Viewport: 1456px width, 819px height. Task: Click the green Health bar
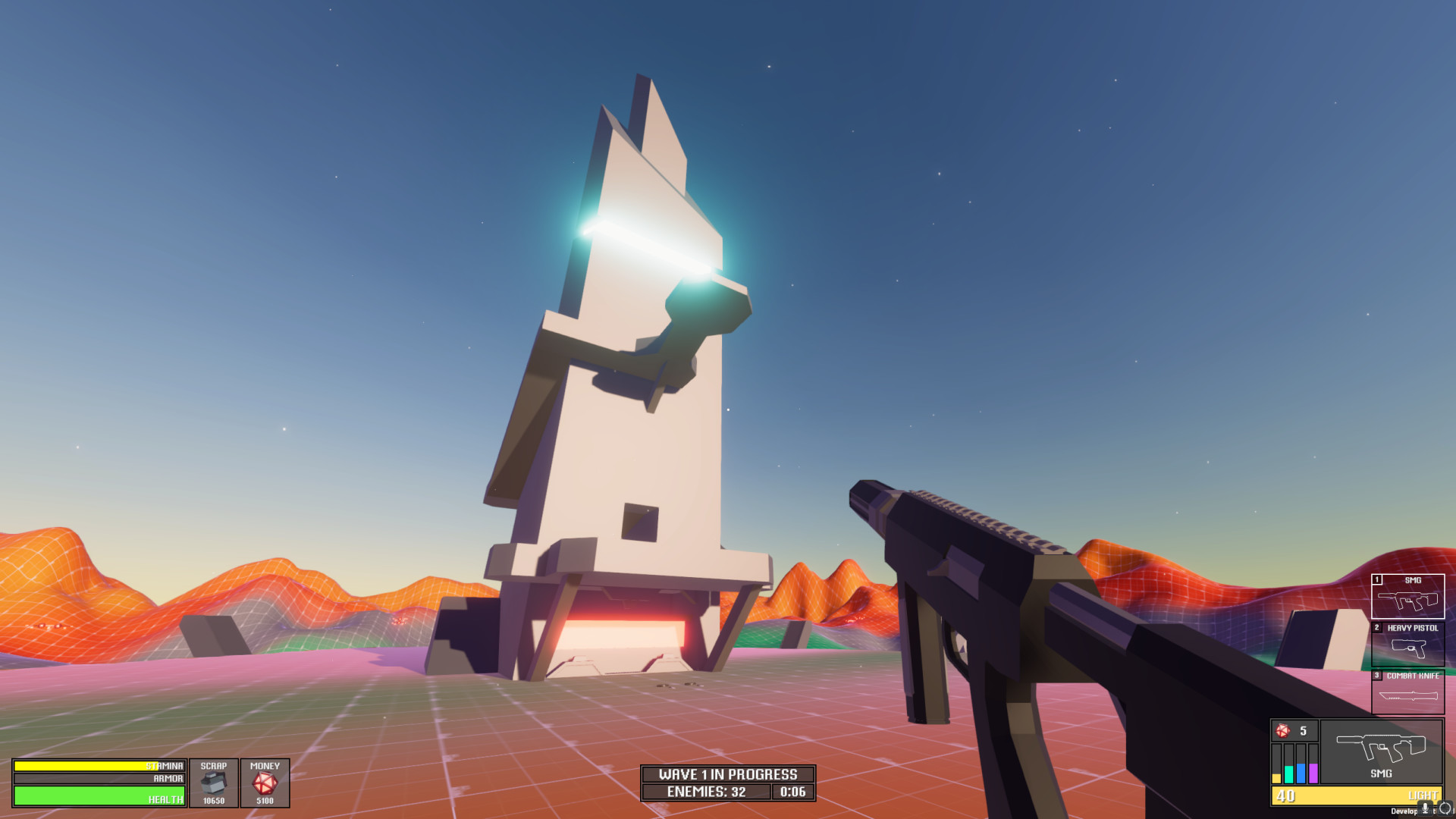pyautogui.click(x=99, y=796)
